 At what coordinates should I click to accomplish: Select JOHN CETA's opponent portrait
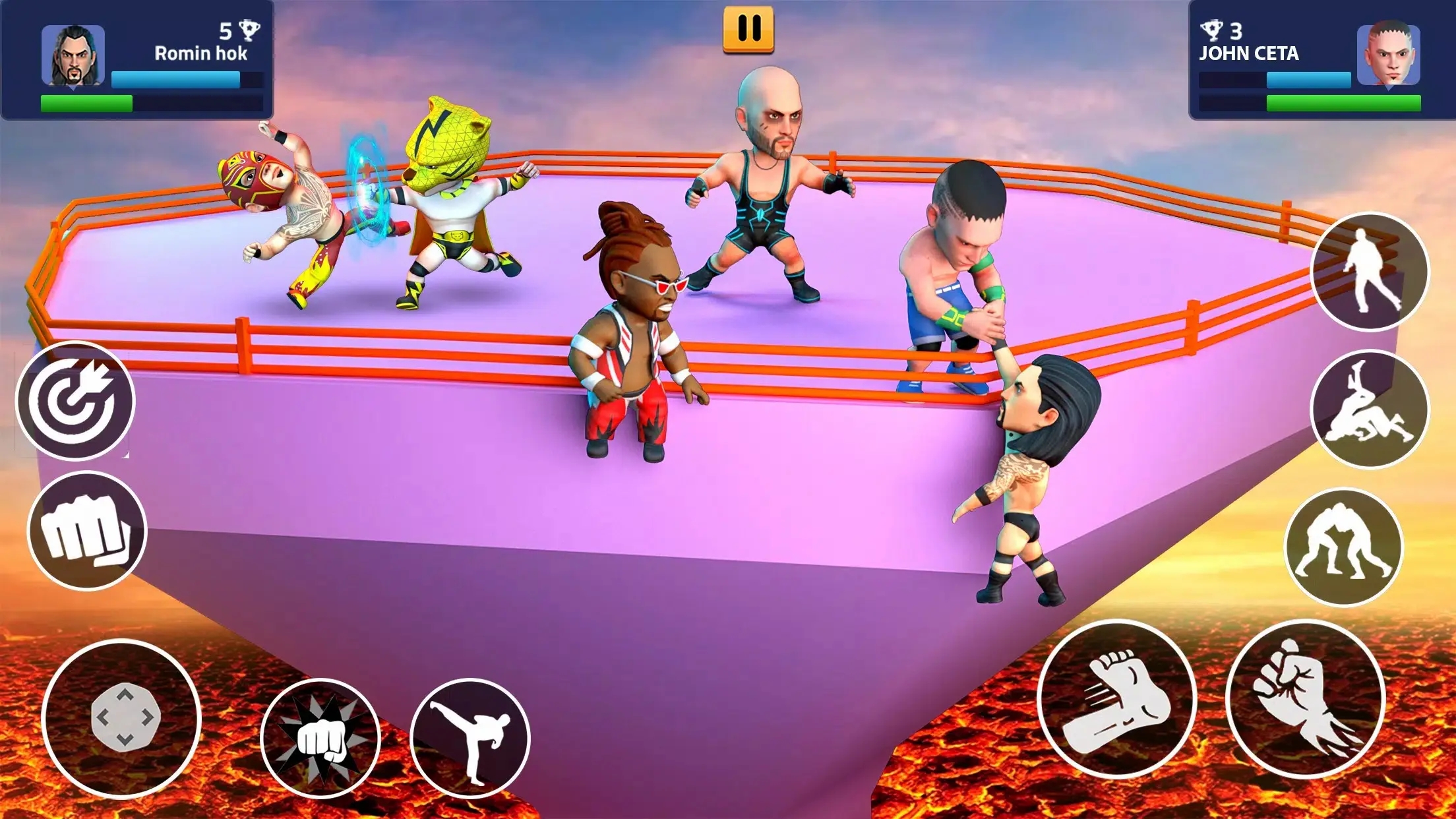pyautogui.click(x=1388, y=55)
